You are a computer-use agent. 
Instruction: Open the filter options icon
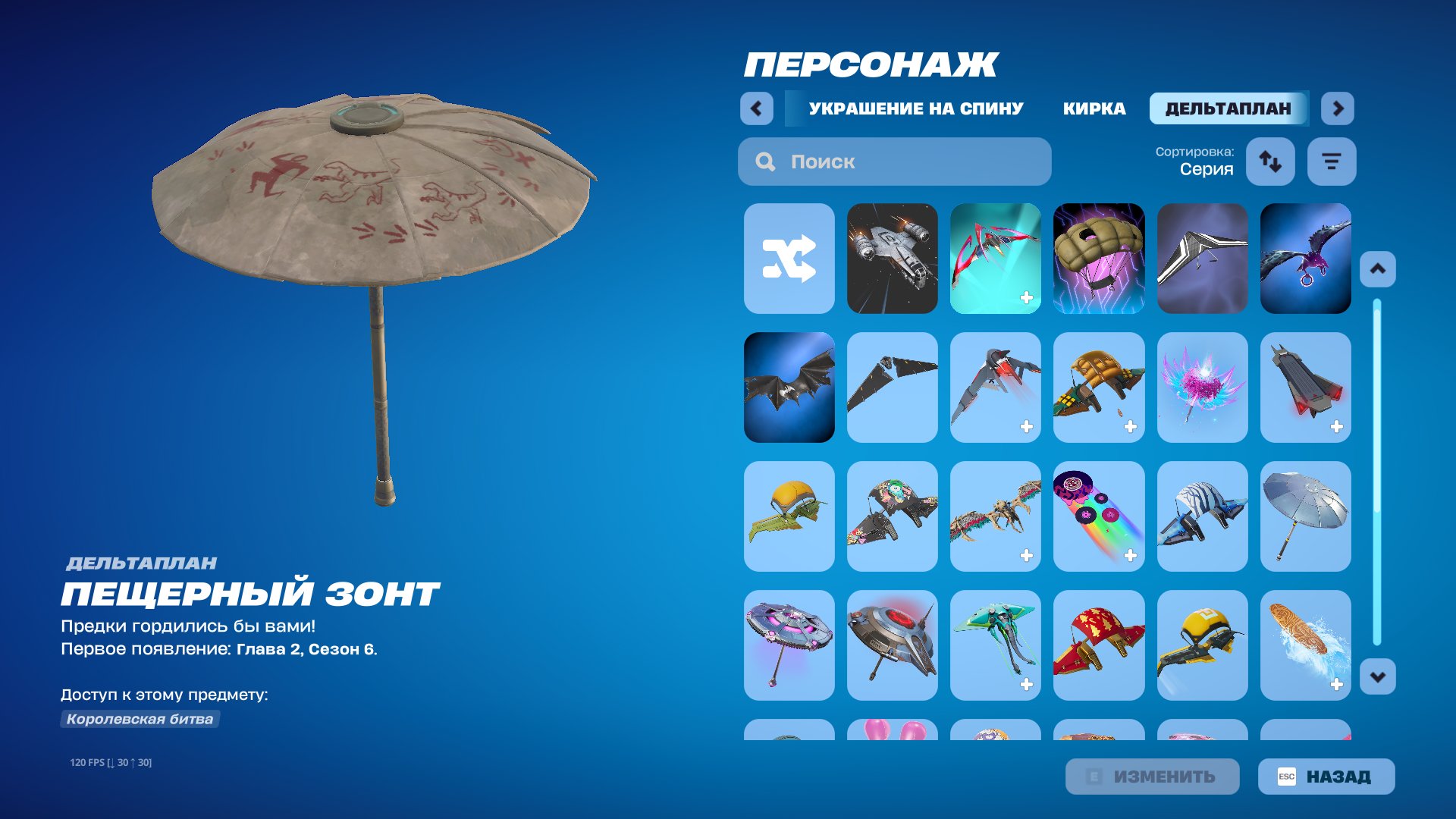(x=1332, y=161)
